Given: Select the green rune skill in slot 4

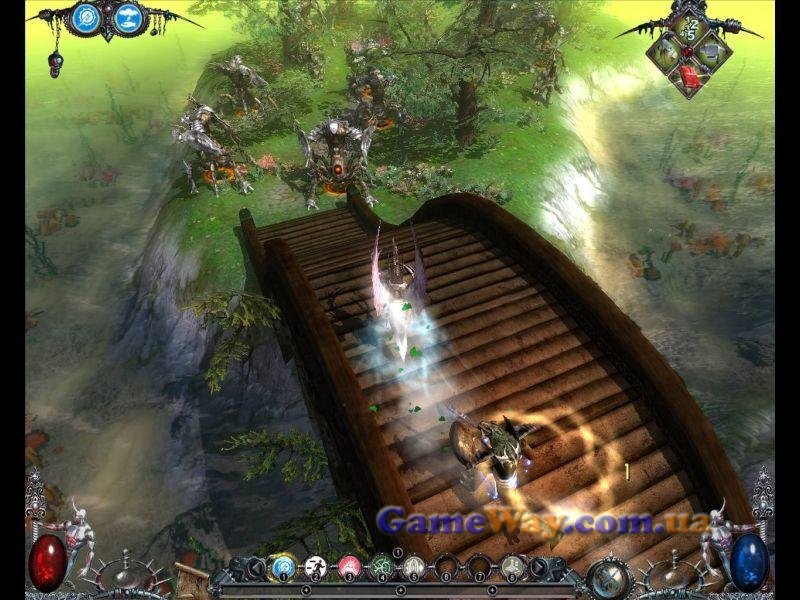Looking at the screenshot, I should click(x=381, y=568).
